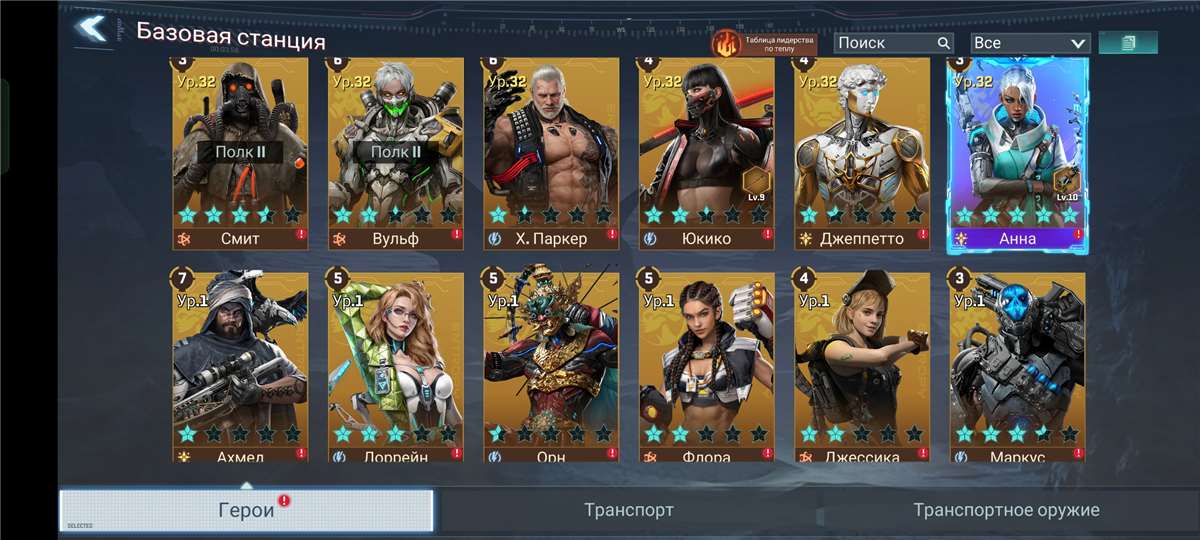Image resolution: width=1200 pixels, height=540 pixels.
Task: Select the Вульф hero card
Action: click(x=396, y=150)
